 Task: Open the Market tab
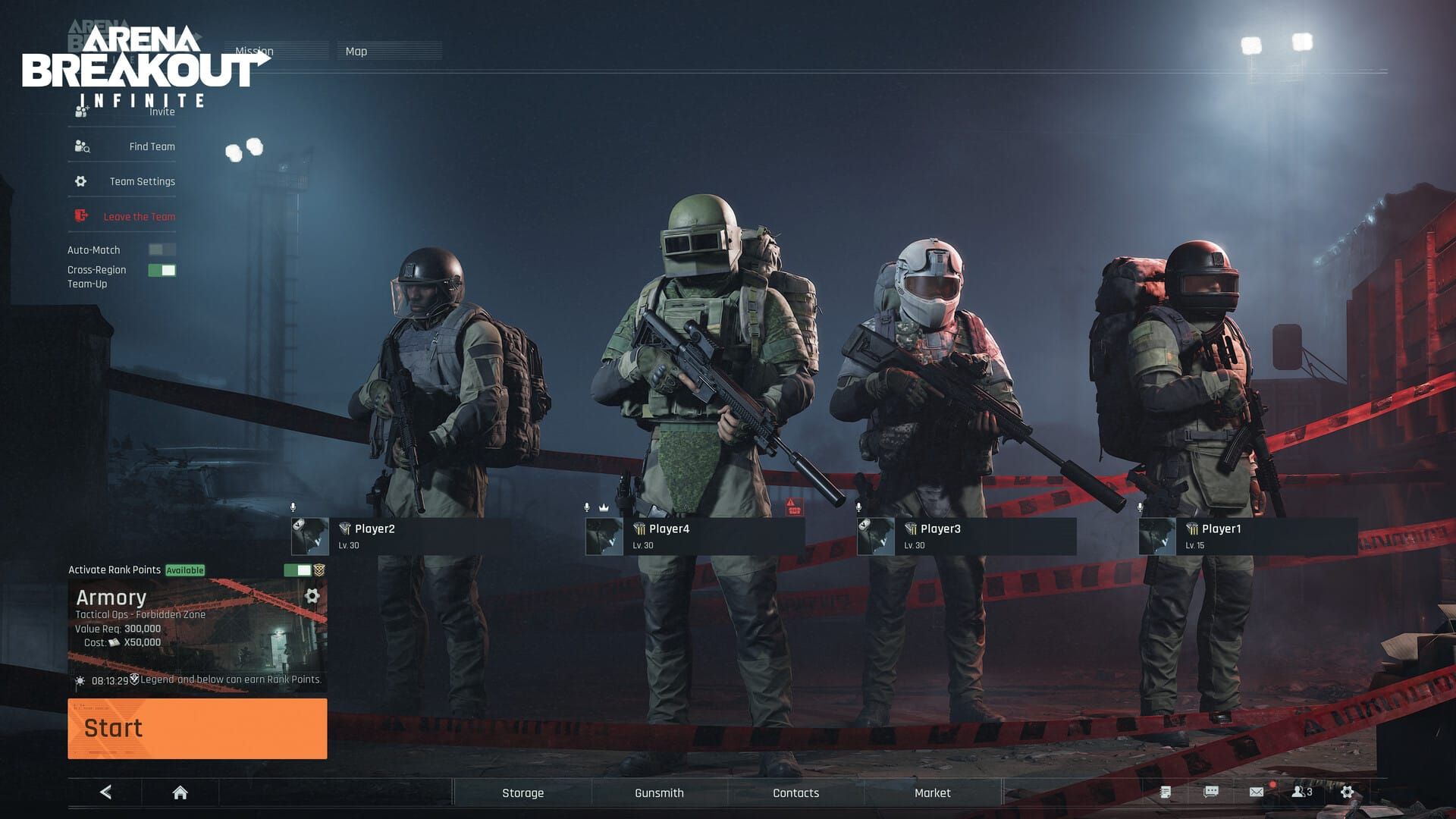tap(931, 792)
